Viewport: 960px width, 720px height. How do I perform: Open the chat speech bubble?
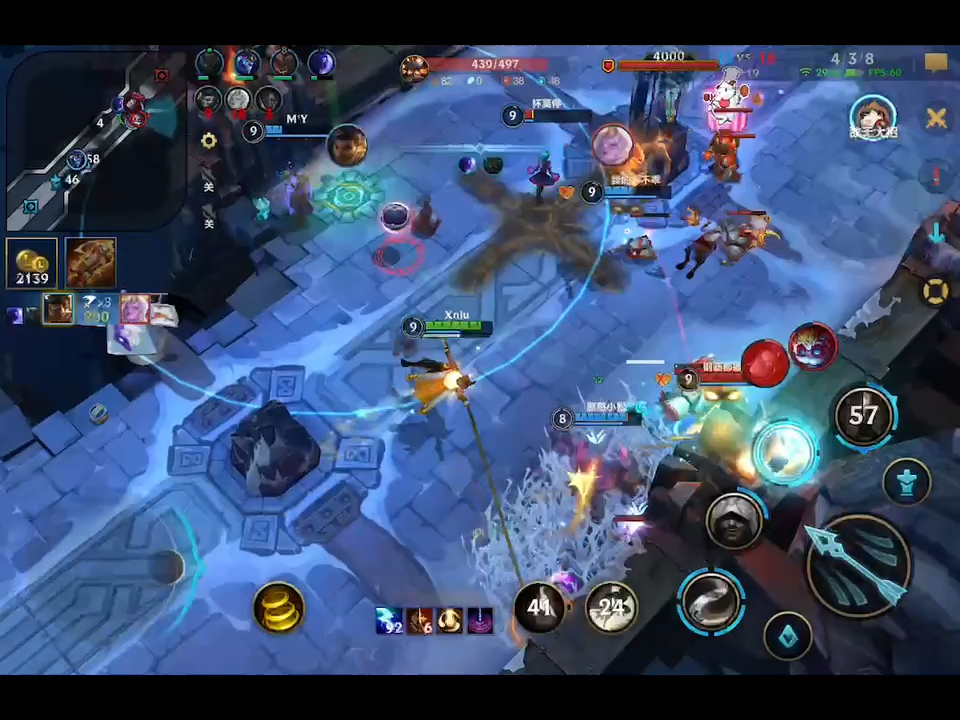point(936,64)
